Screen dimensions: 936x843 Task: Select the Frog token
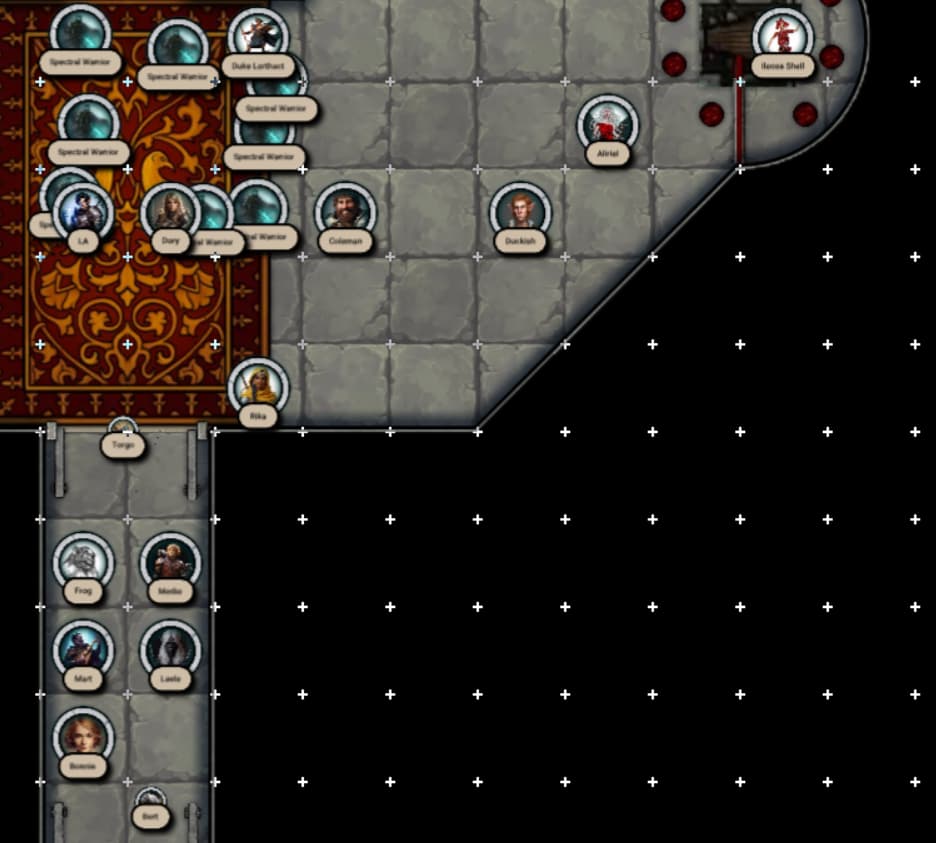(x=83, y=563)
